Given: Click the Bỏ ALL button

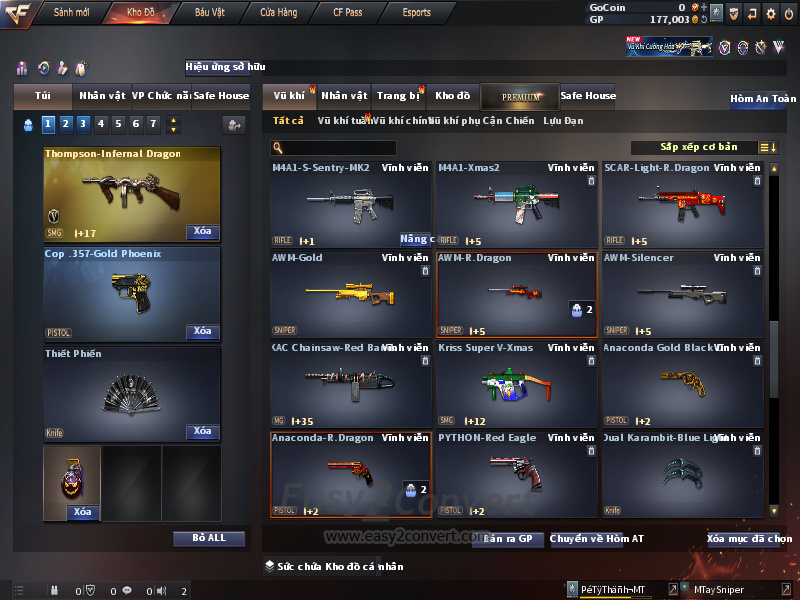Looking at the screenshot, I should pyautogui.click(x=209, y=538).
